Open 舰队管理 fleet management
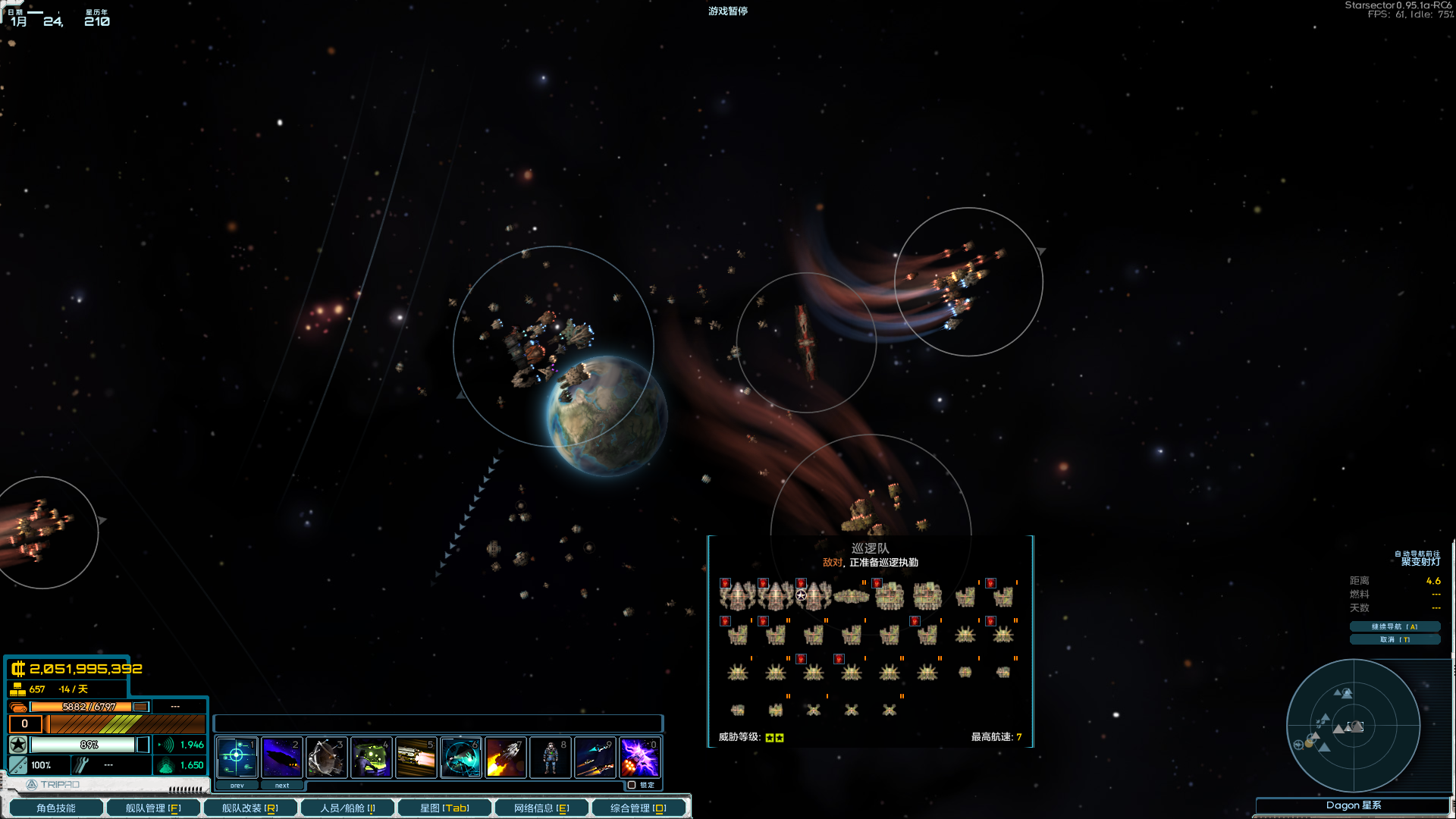 (152, 808)
